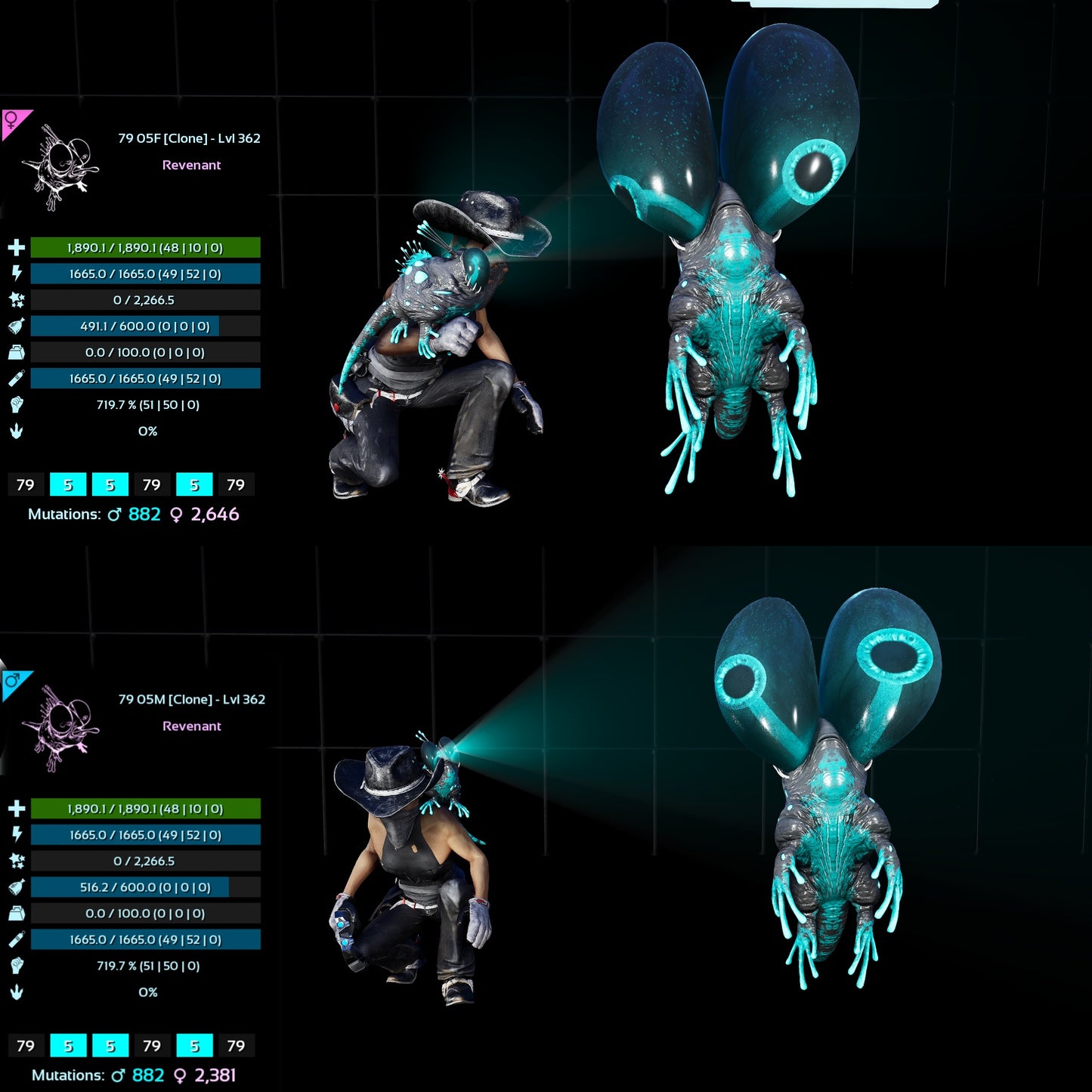The width and height of the screenshot is (1092, 1092).
Task: Click the male mutation counter icon
Action: click(113, 514)
